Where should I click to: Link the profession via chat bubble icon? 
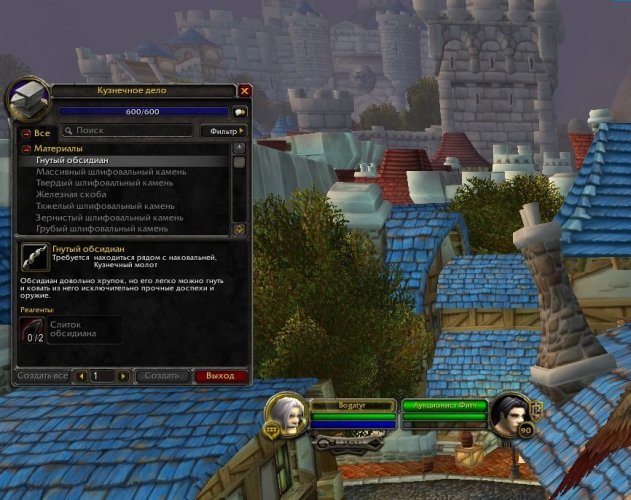(x=240, y=112)
